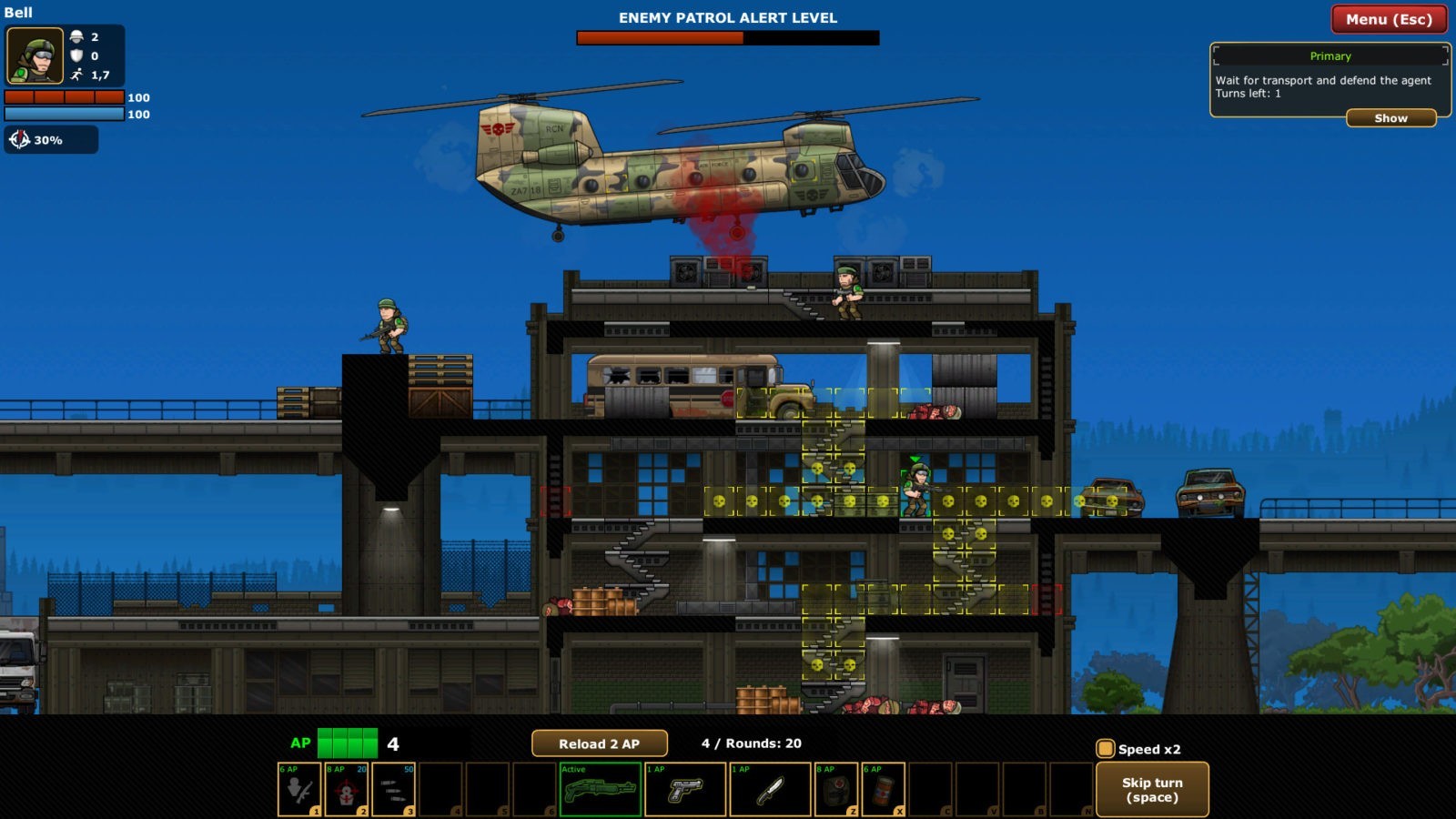Select the active shotgun weapon slot
This screenshot has height=819, width=1456.
[x=601, y=790]
